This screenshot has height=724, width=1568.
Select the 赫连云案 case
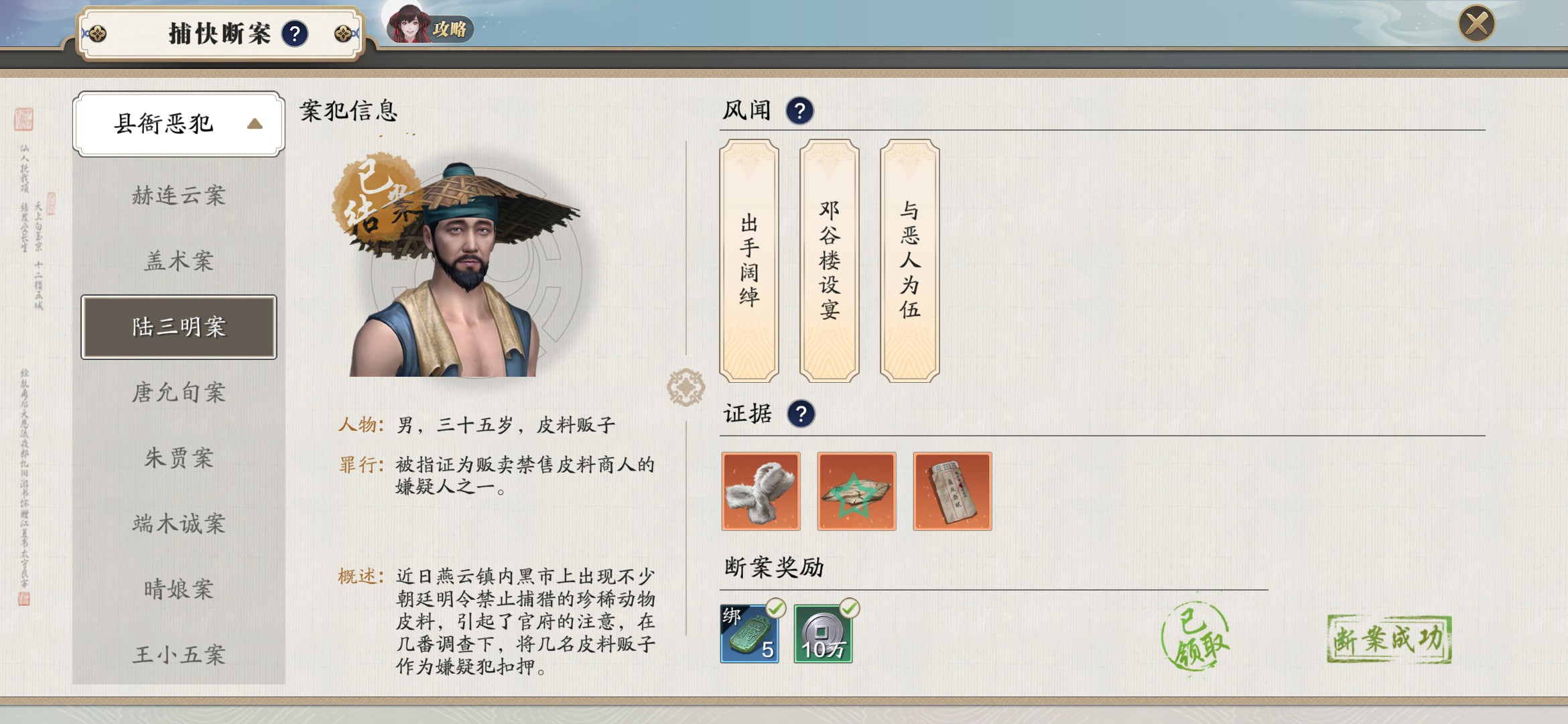point(178,196)
